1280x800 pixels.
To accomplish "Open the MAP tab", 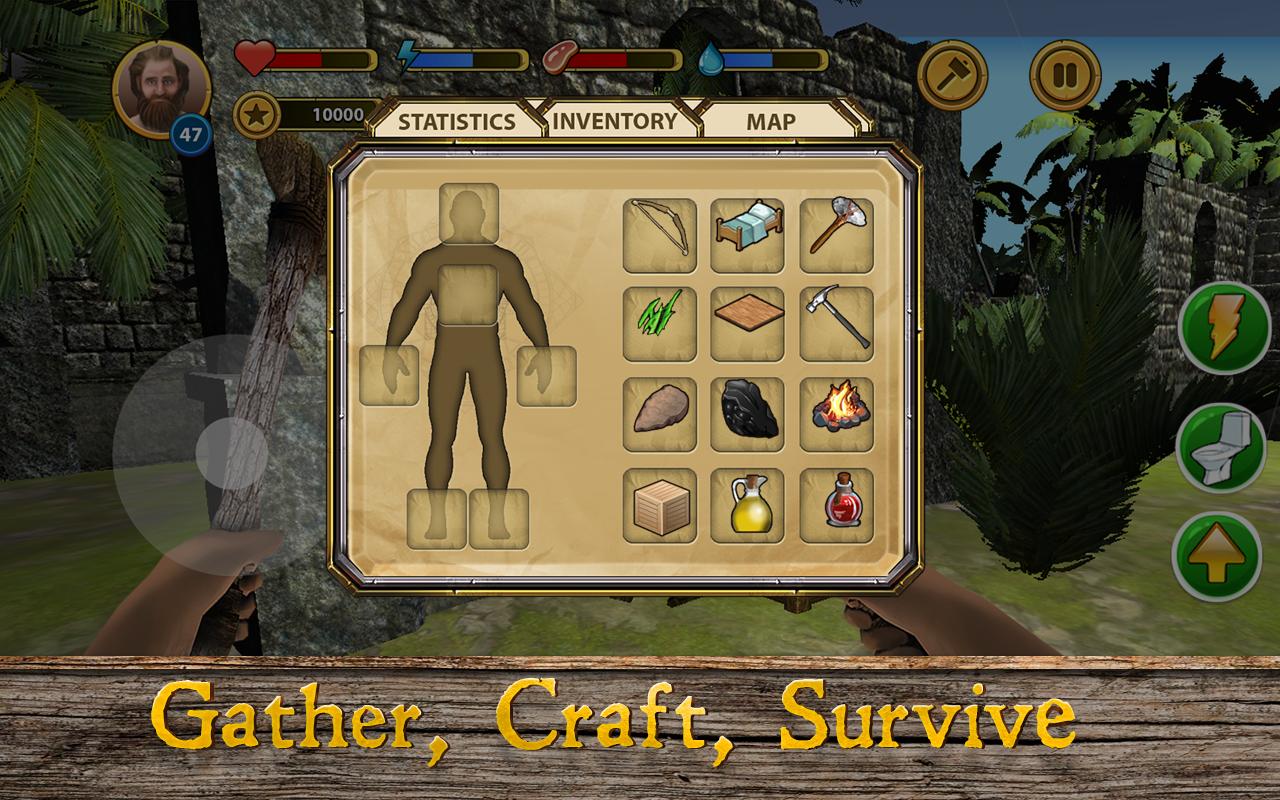I will click(768, 122).
